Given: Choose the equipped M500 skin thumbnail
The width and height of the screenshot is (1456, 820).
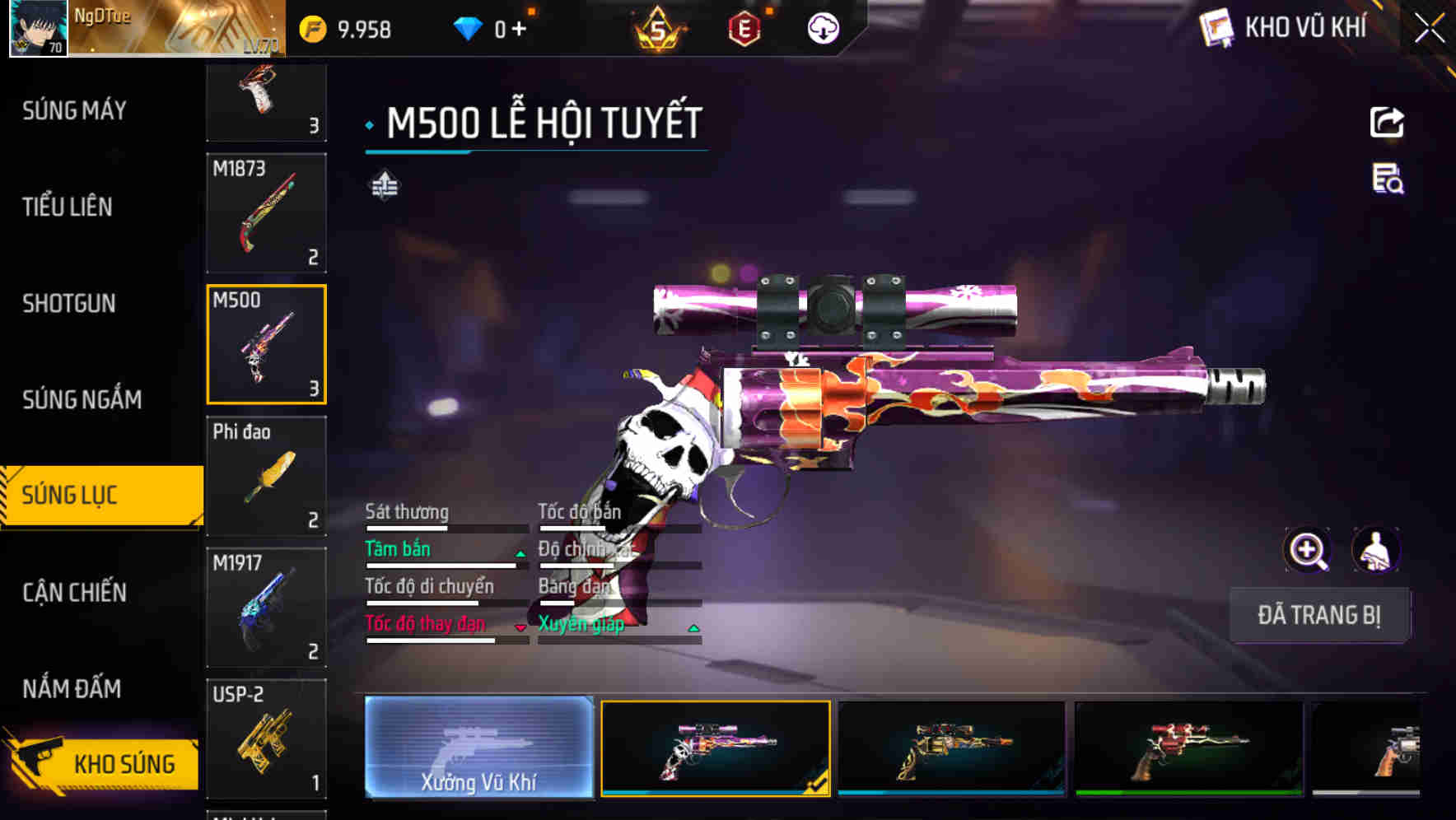Looking at the screenshot, I should click(715, 750).
